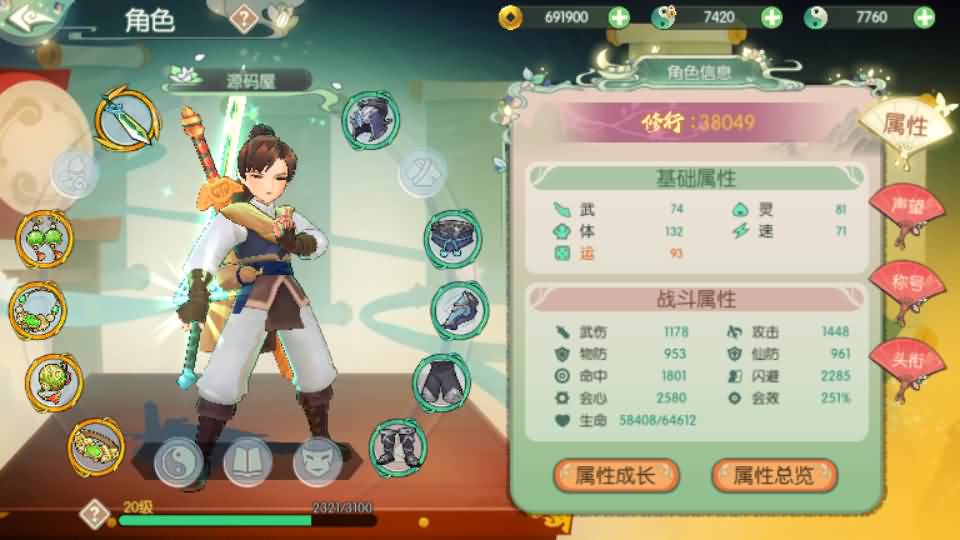
Task: Switch to the 属性 attributes fan tab
Action: 903,127
